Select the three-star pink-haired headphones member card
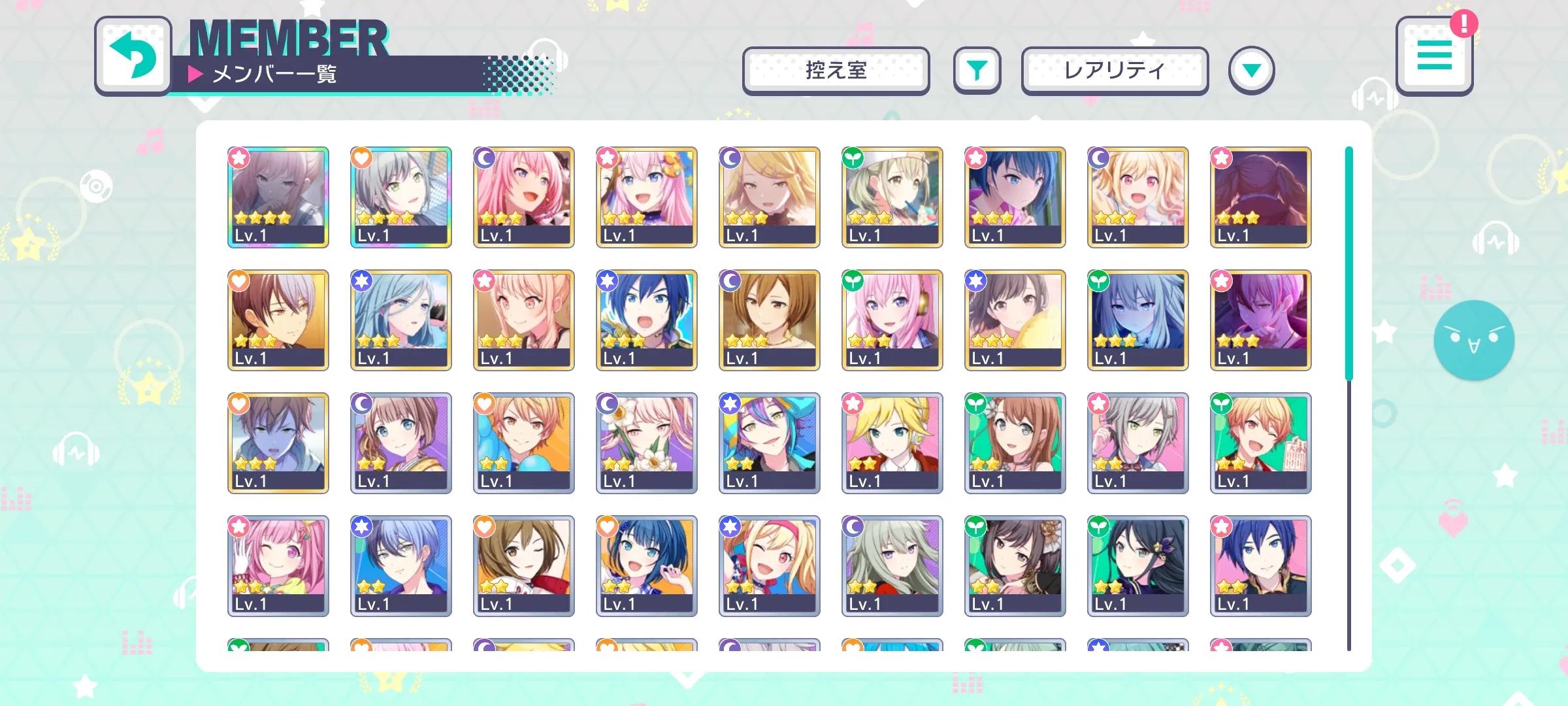This screenshot has width=1568, height=706. tap(892, 320)
